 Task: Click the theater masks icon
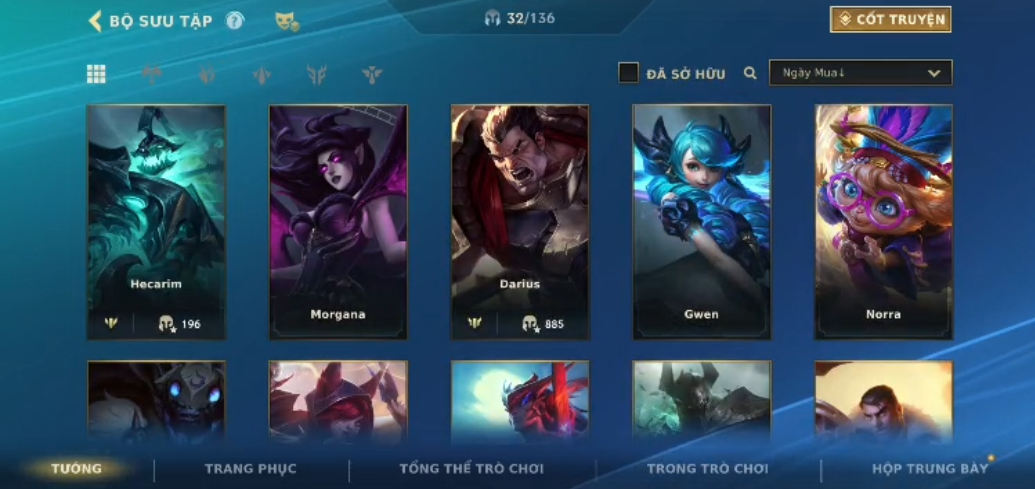point(287,21)
